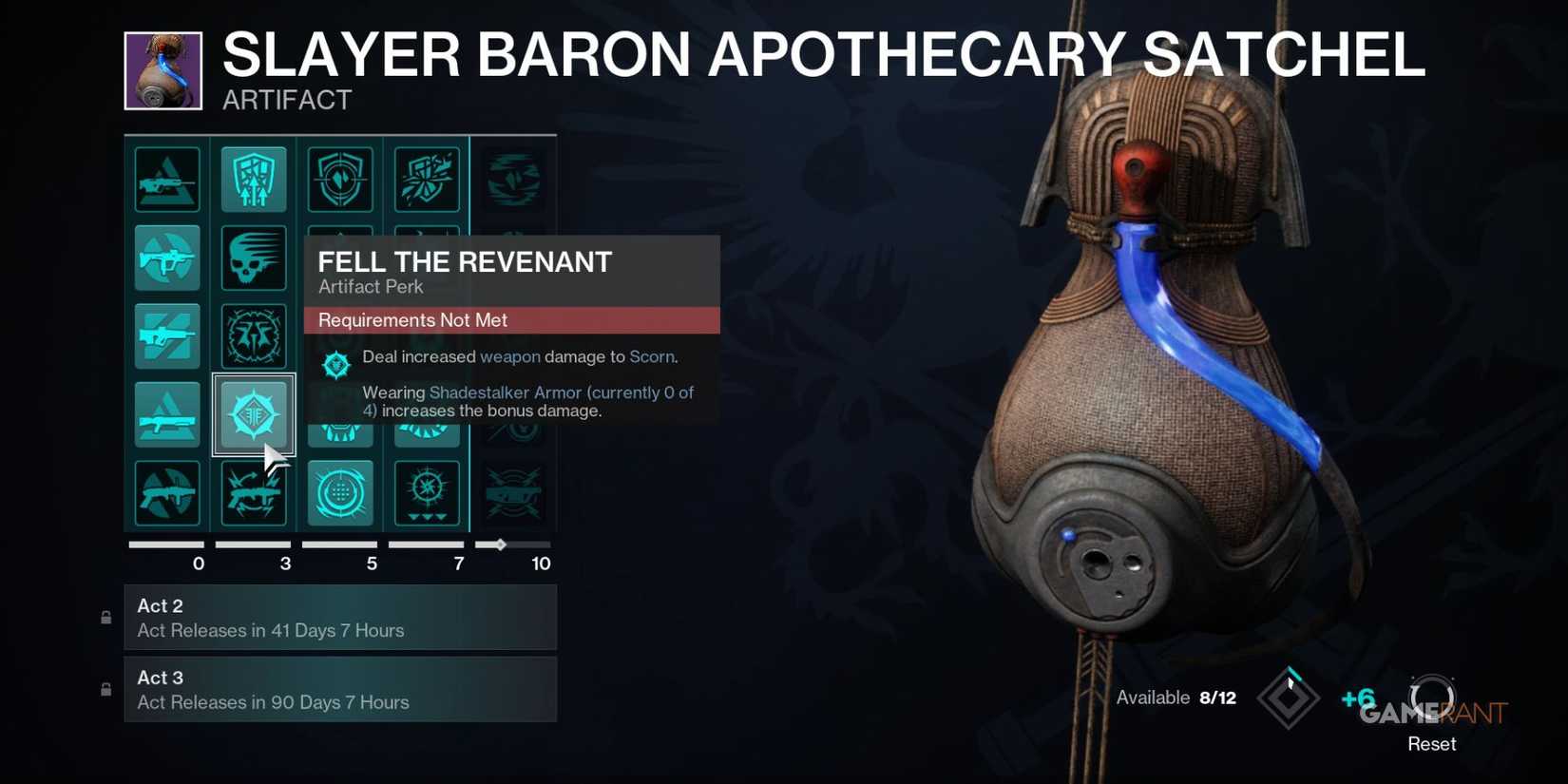Enable the SMG weapon perk

(x=167, y=258)
